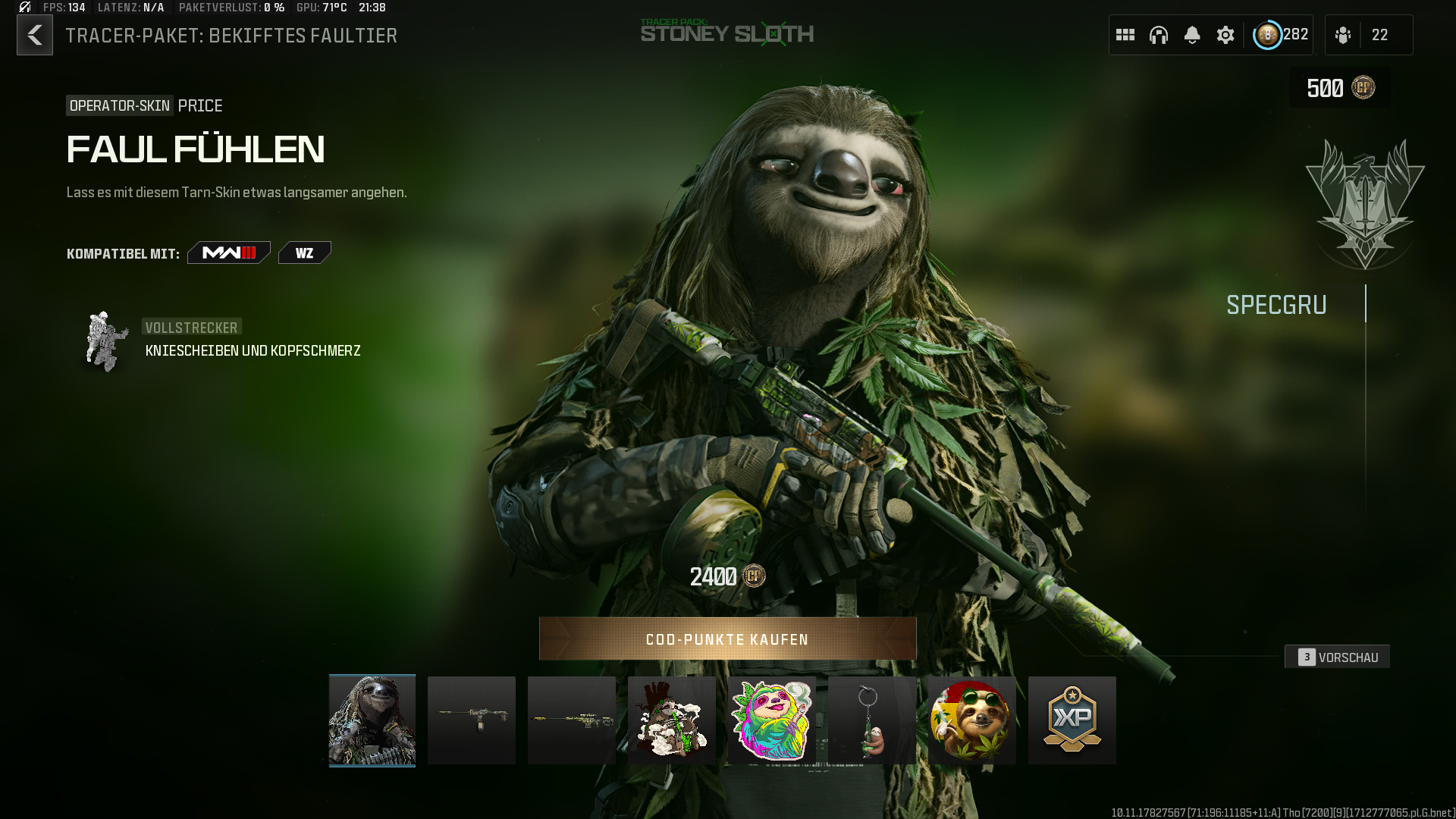1456x819 pixels.
Task: View the sunglasses sloth emblem thumbnail
Action: 972,720
